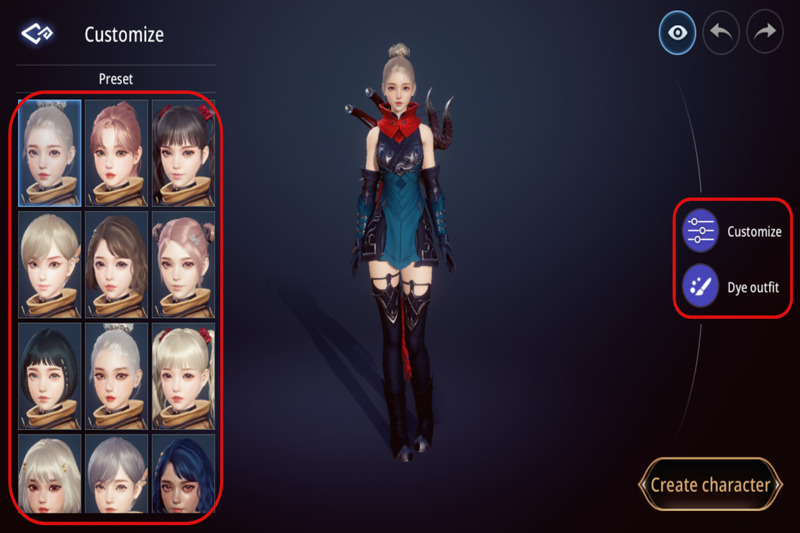Undo the last change
This screenshot has height=533, width=800.
click(721, 33)
